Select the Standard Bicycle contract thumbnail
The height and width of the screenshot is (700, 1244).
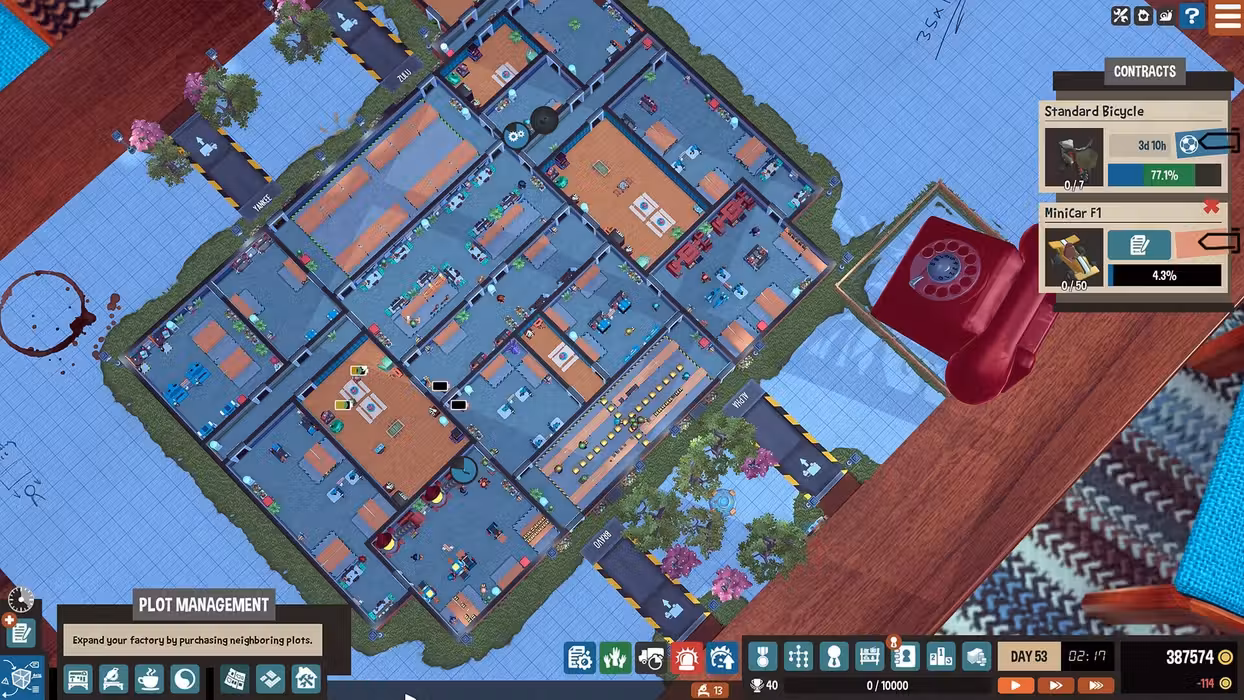[1073, 157]
